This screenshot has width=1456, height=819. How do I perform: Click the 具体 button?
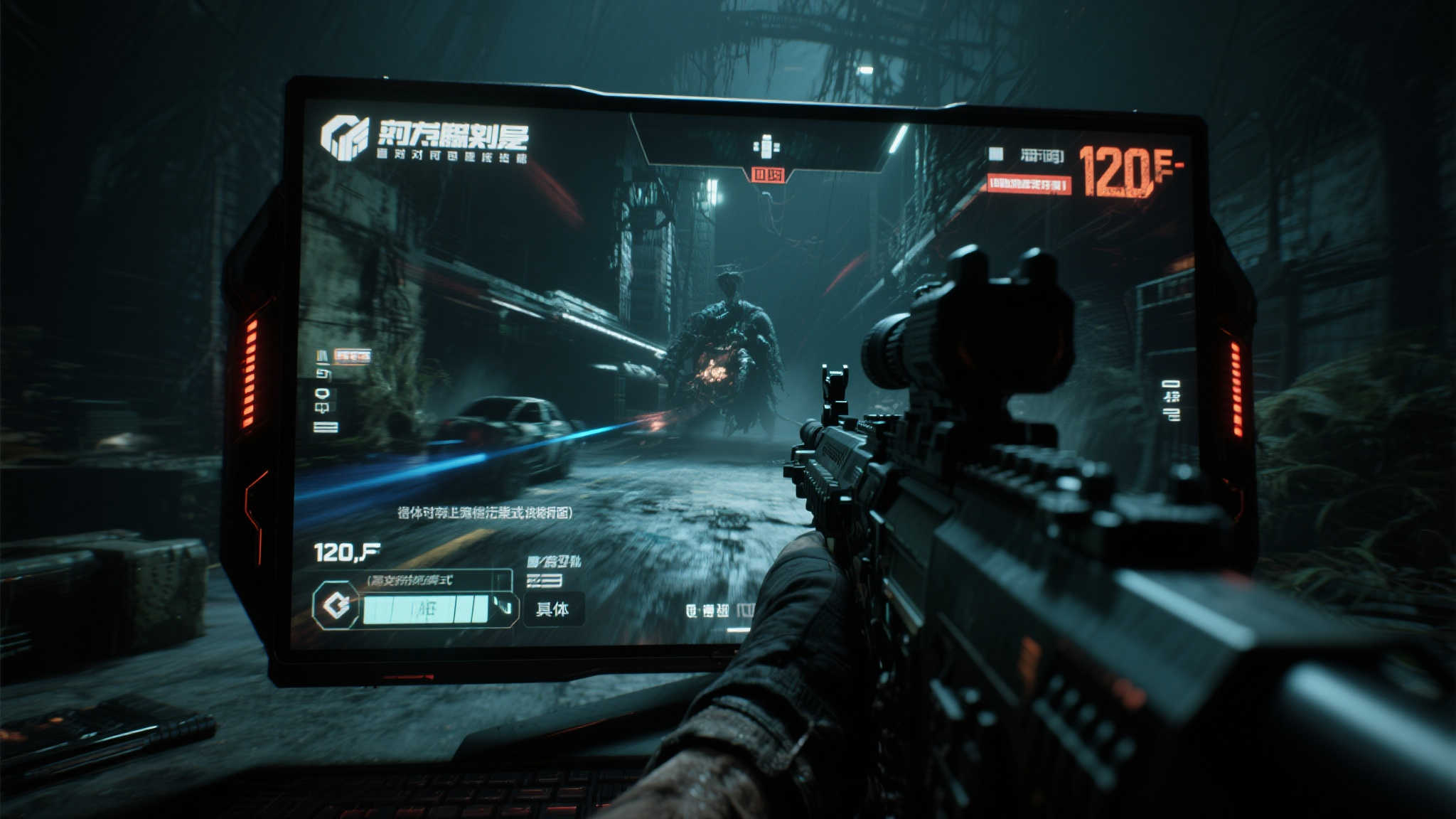tap(552, 609)
